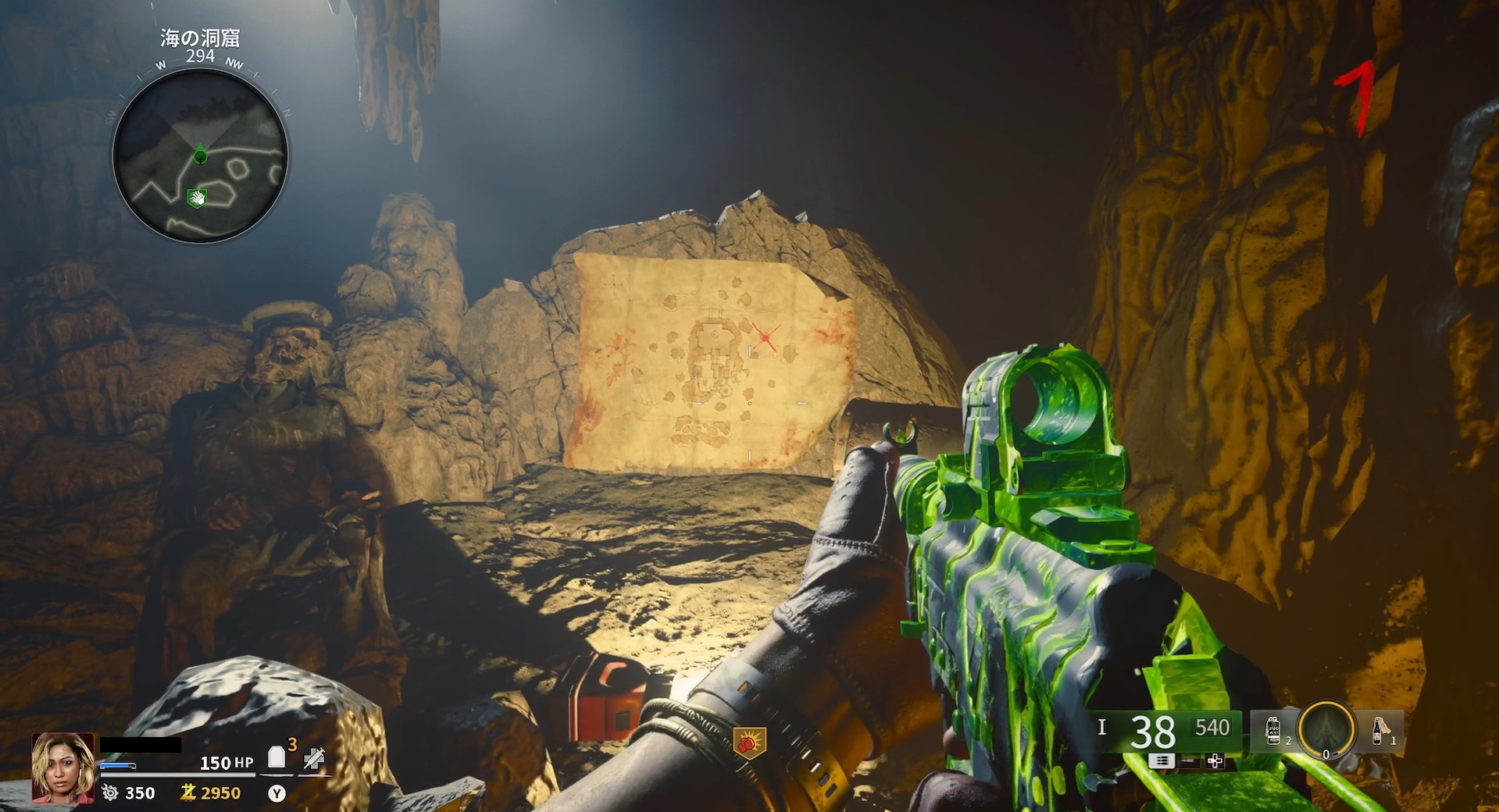Viewport: 1499px width, 812px height.
Task: Click the character portrait
Action: (x=62, y=769)
